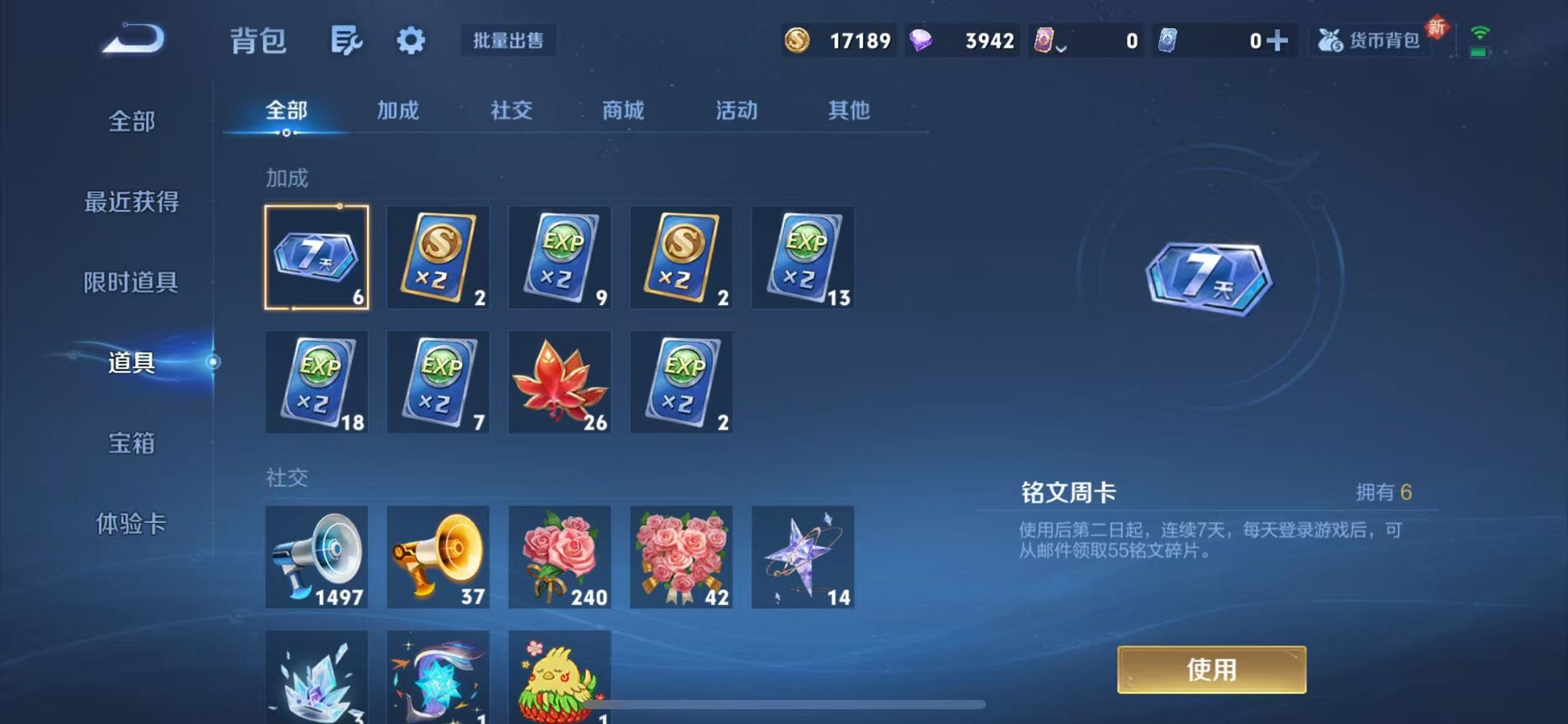The width and height of the screenshot is (1568, 724).
Task: Open the 宝箱 sidebar category
Action: (131, 444)
